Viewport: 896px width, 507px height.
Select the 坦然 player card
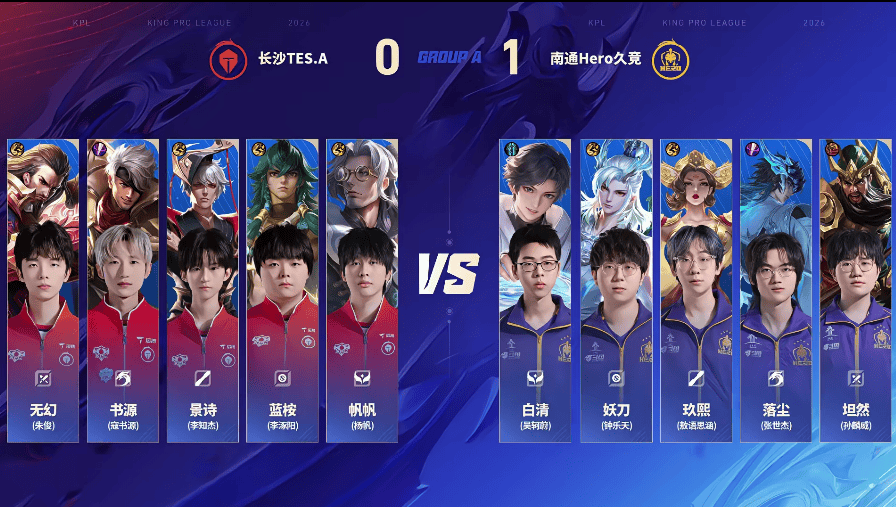tap(855, 290)
